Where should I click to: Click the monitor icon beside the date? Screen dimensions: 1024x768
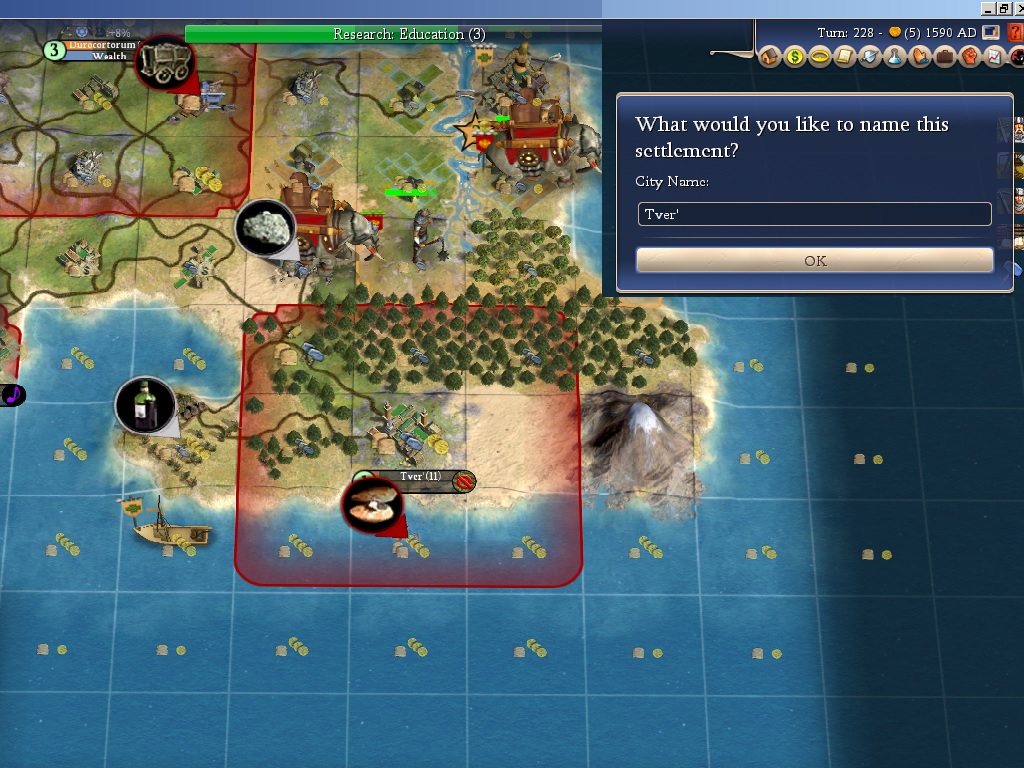(992, 33)
